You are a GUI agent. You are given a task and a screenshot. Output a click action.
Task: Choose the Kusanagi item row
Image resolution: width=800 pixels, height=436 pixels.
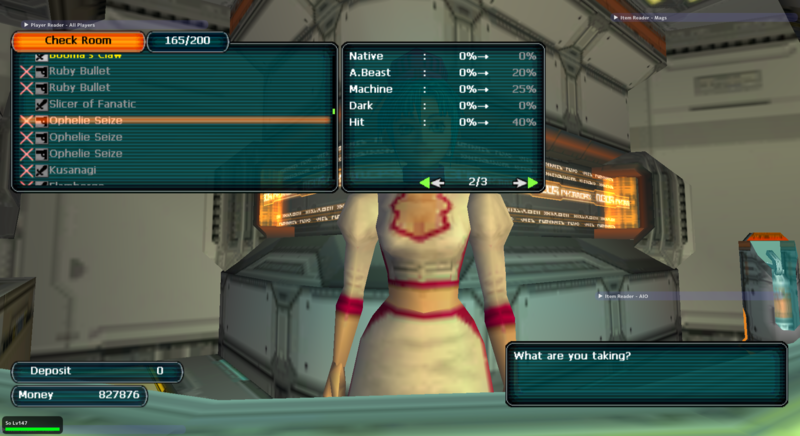point(72,170)
